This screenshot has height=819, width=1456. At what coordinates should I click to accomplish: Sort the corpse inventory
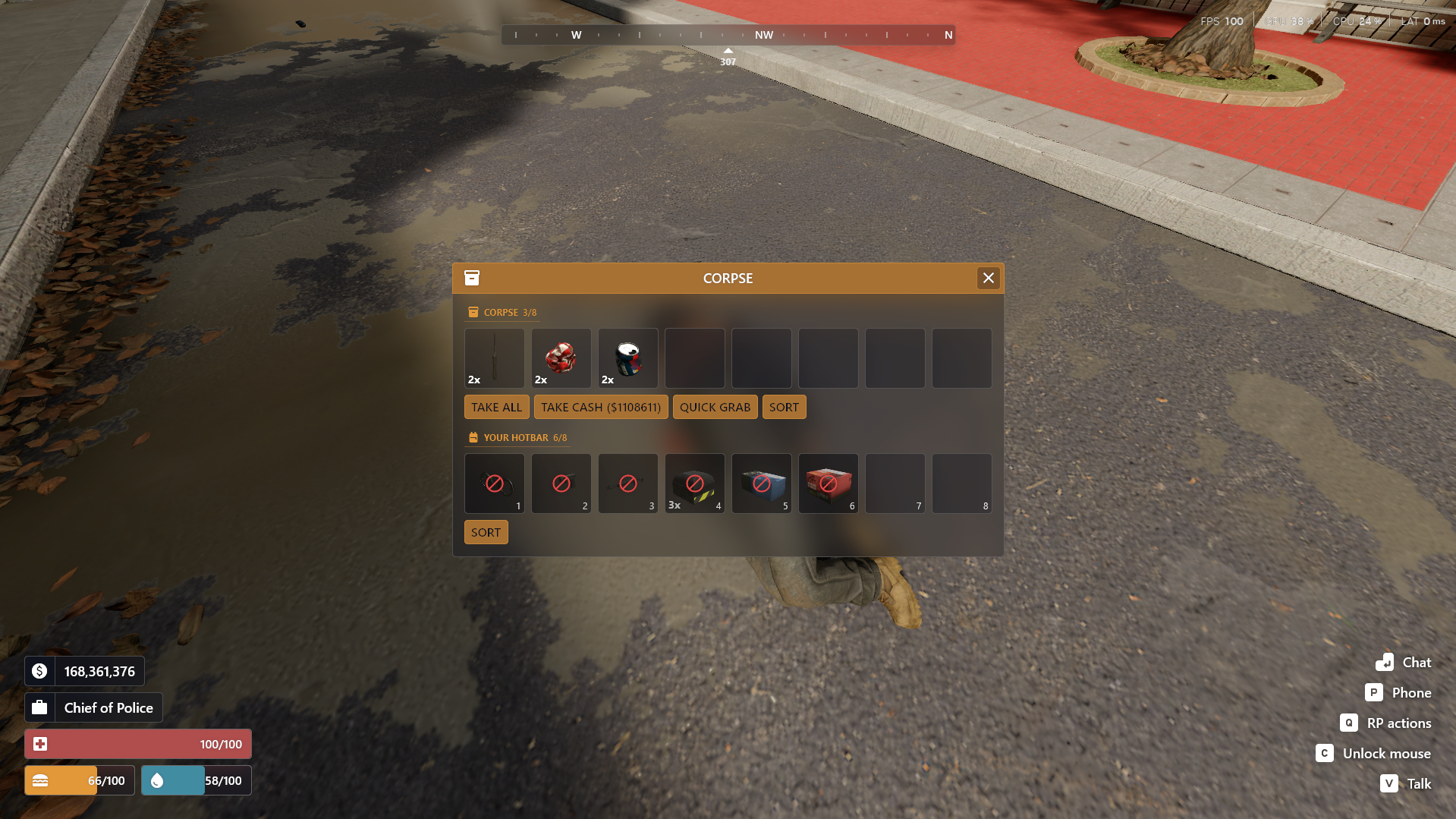point(784,407)
